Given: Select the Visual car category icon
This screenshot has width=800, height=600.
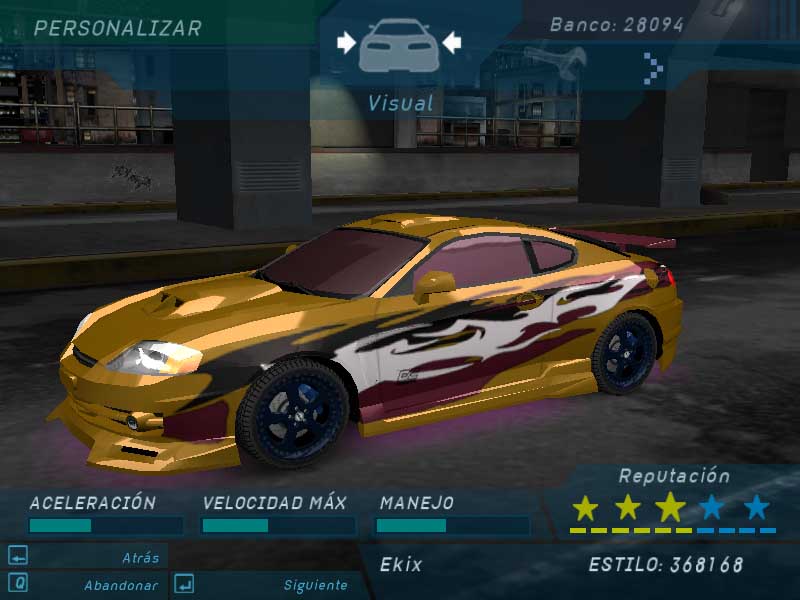Looking at the screenshot, I should pyautogui.click(x=399, y=44).
